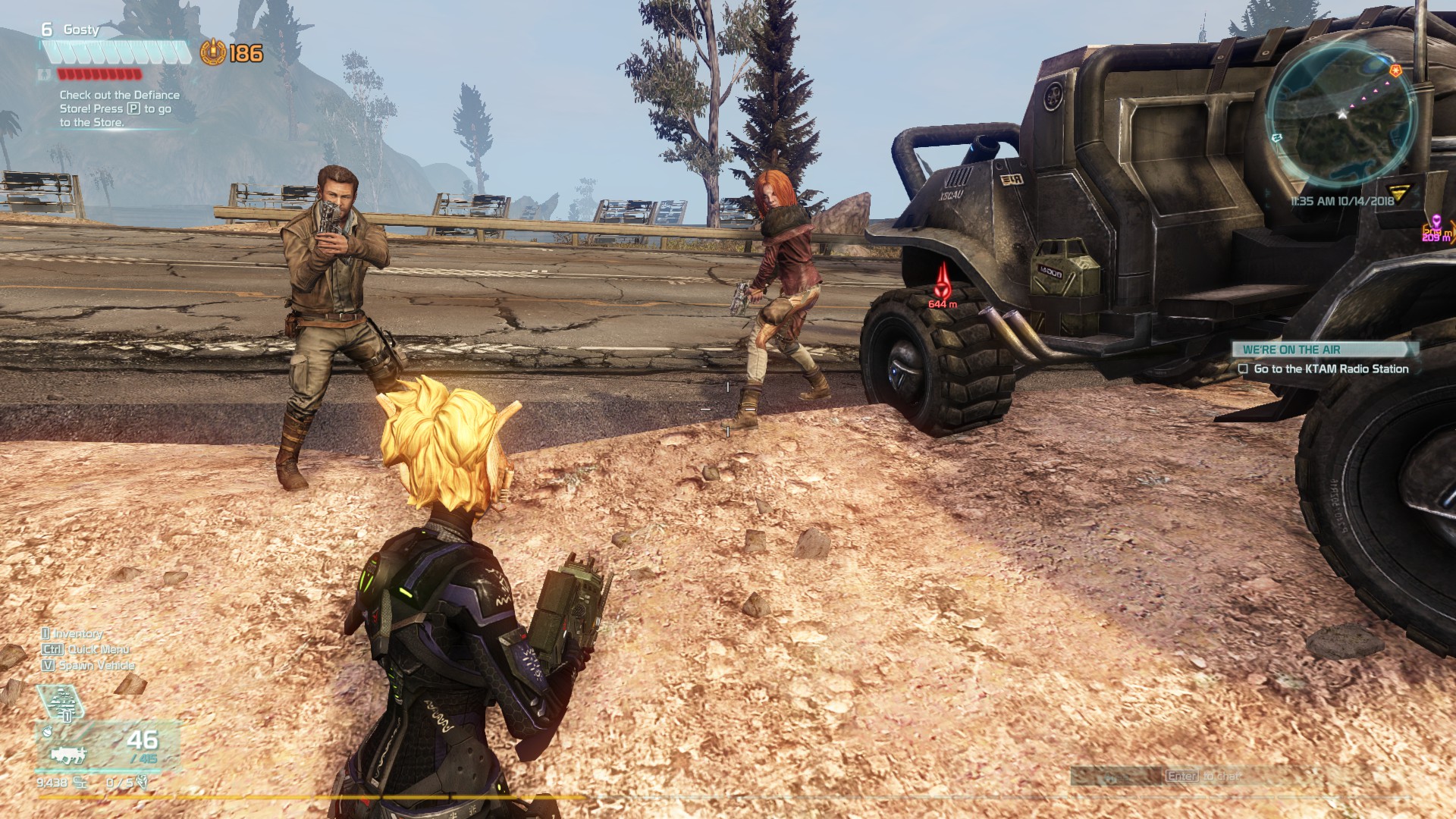Click the red enemy marker showing 644 m
Image resolution: width=1456 pixels, height=819 pixels.
tap(942, 290)
